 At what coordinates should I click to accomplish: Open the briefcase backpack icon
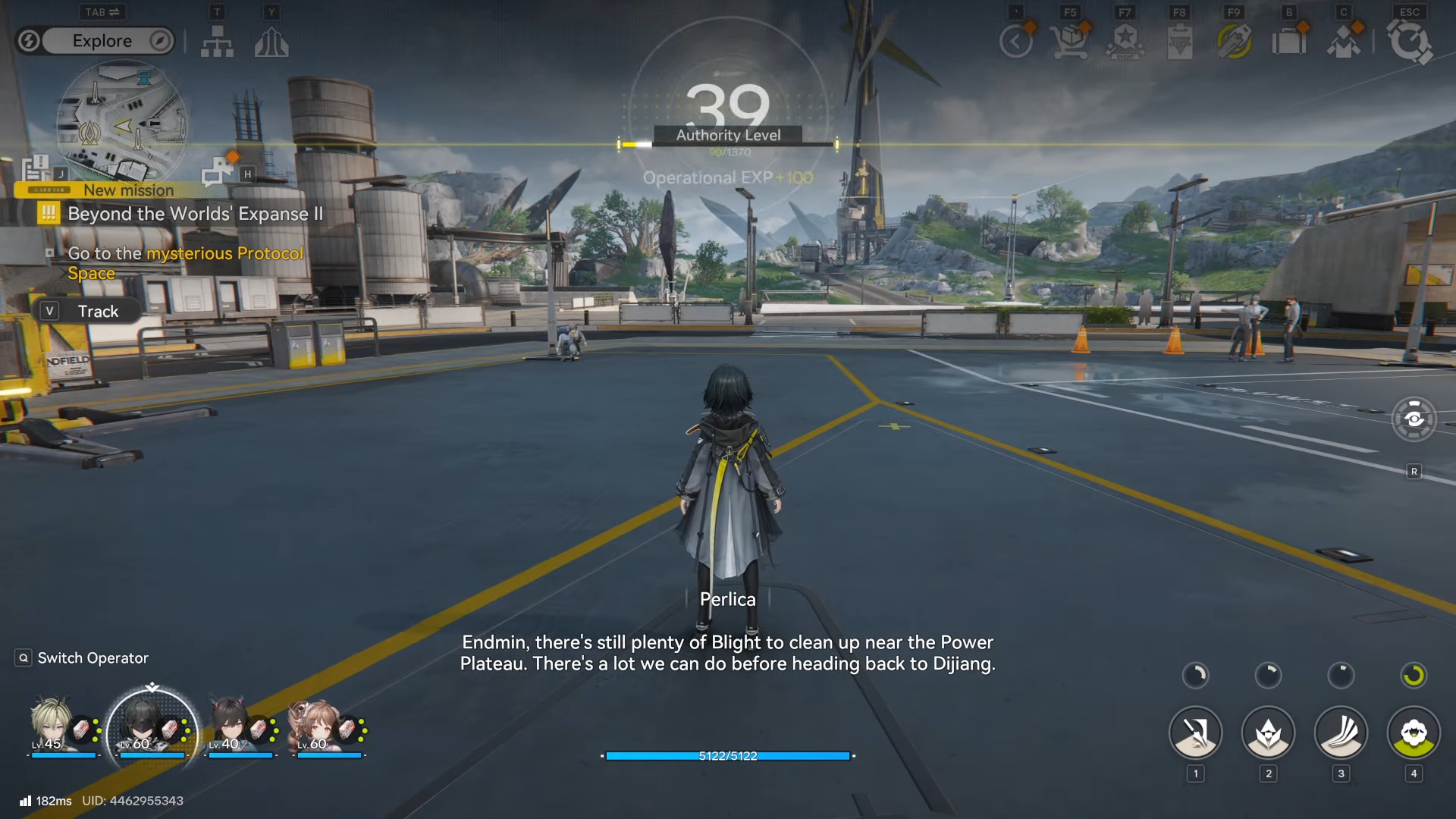coord(1288,42)
